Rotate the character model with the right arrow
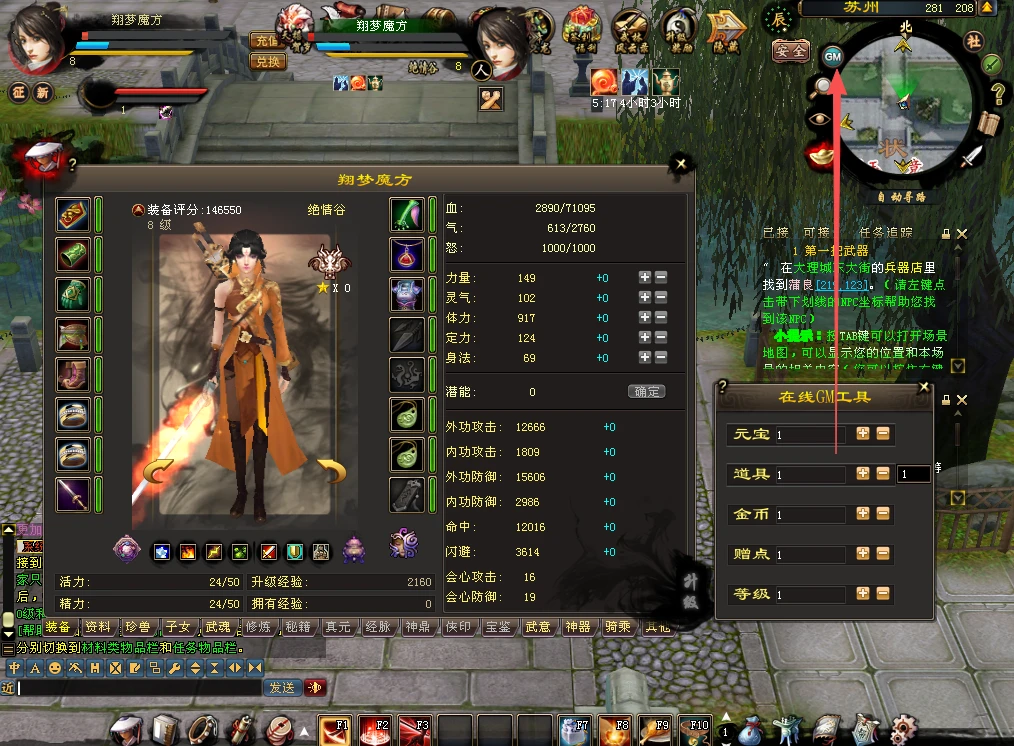The height and width of the screenshot is (746, 1014). coord(332,470)
